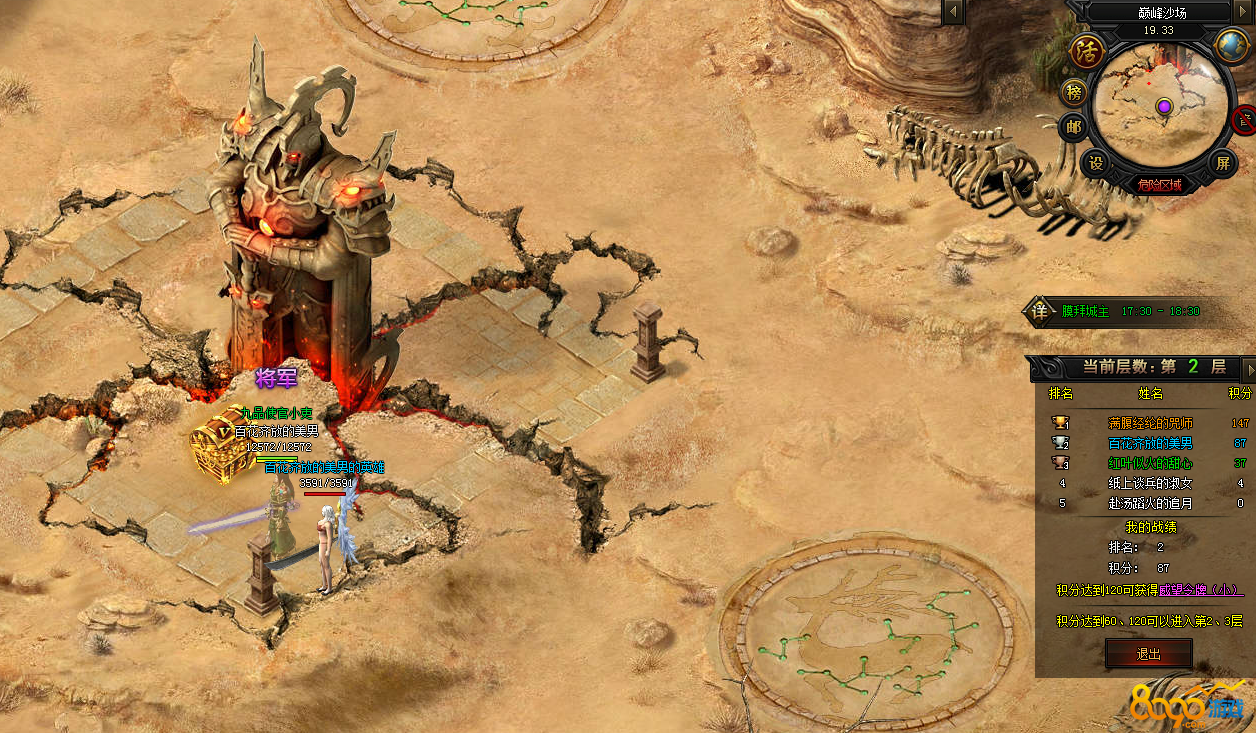Select first-ranked player 满腹经纶的咒师
This screenshot has height=733, width=1256.
click(x=1150, y=423)
